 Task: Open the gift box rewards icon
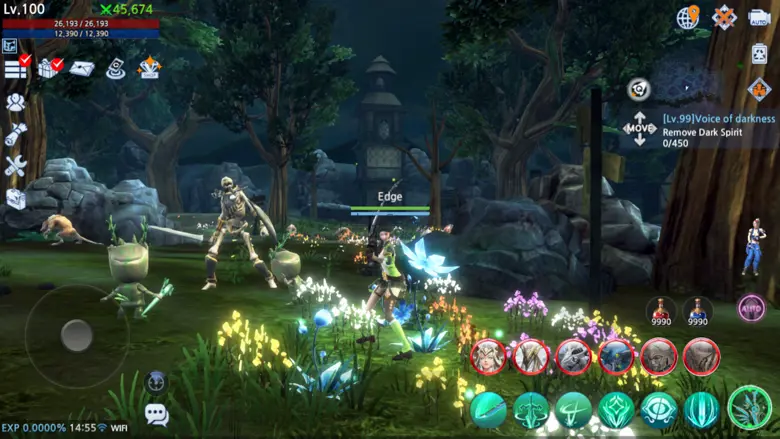coord(49,68)
